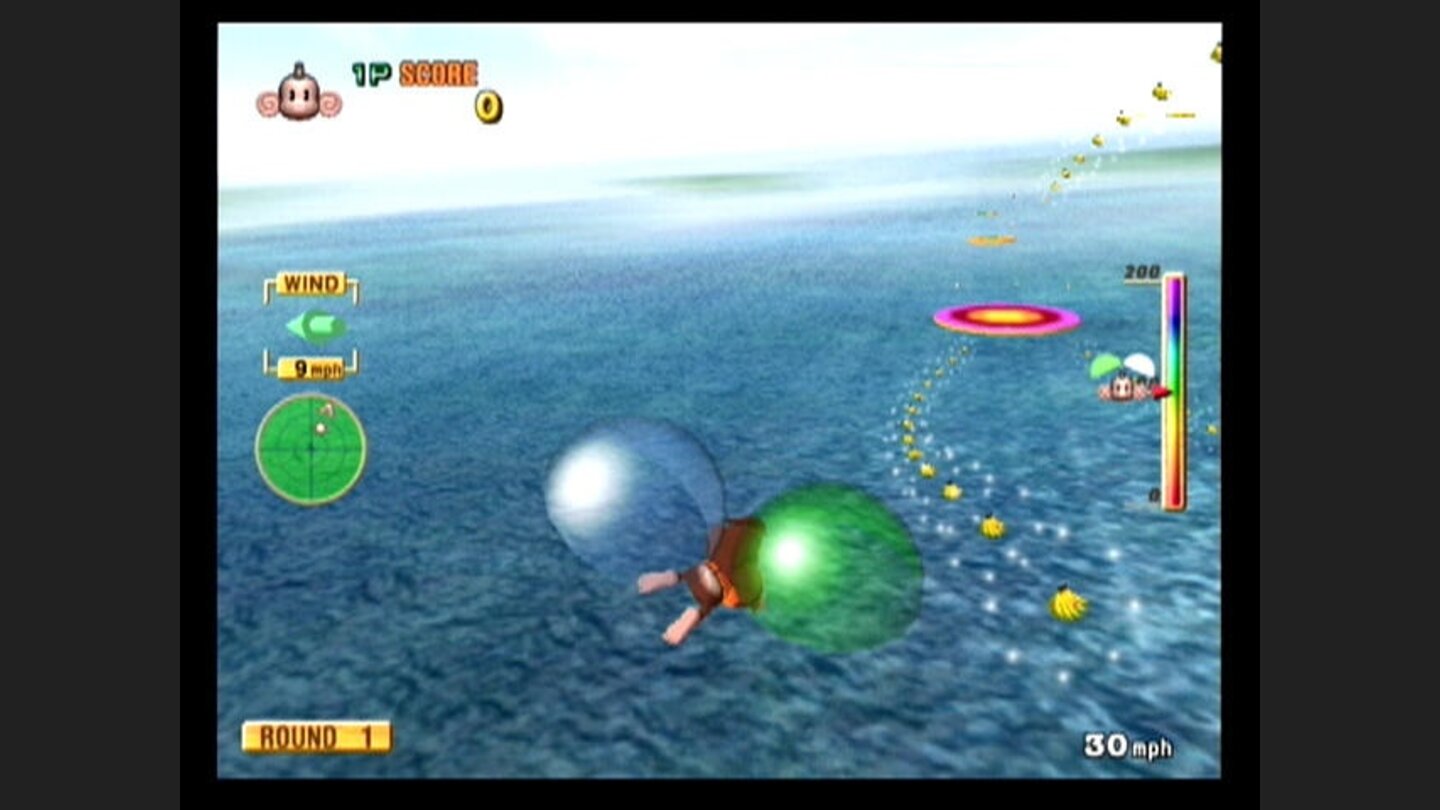Toggle the WIND indicator panel
Image resolution: width=1440 pixels, height=810 pixels.
click(x=310, y=284)
